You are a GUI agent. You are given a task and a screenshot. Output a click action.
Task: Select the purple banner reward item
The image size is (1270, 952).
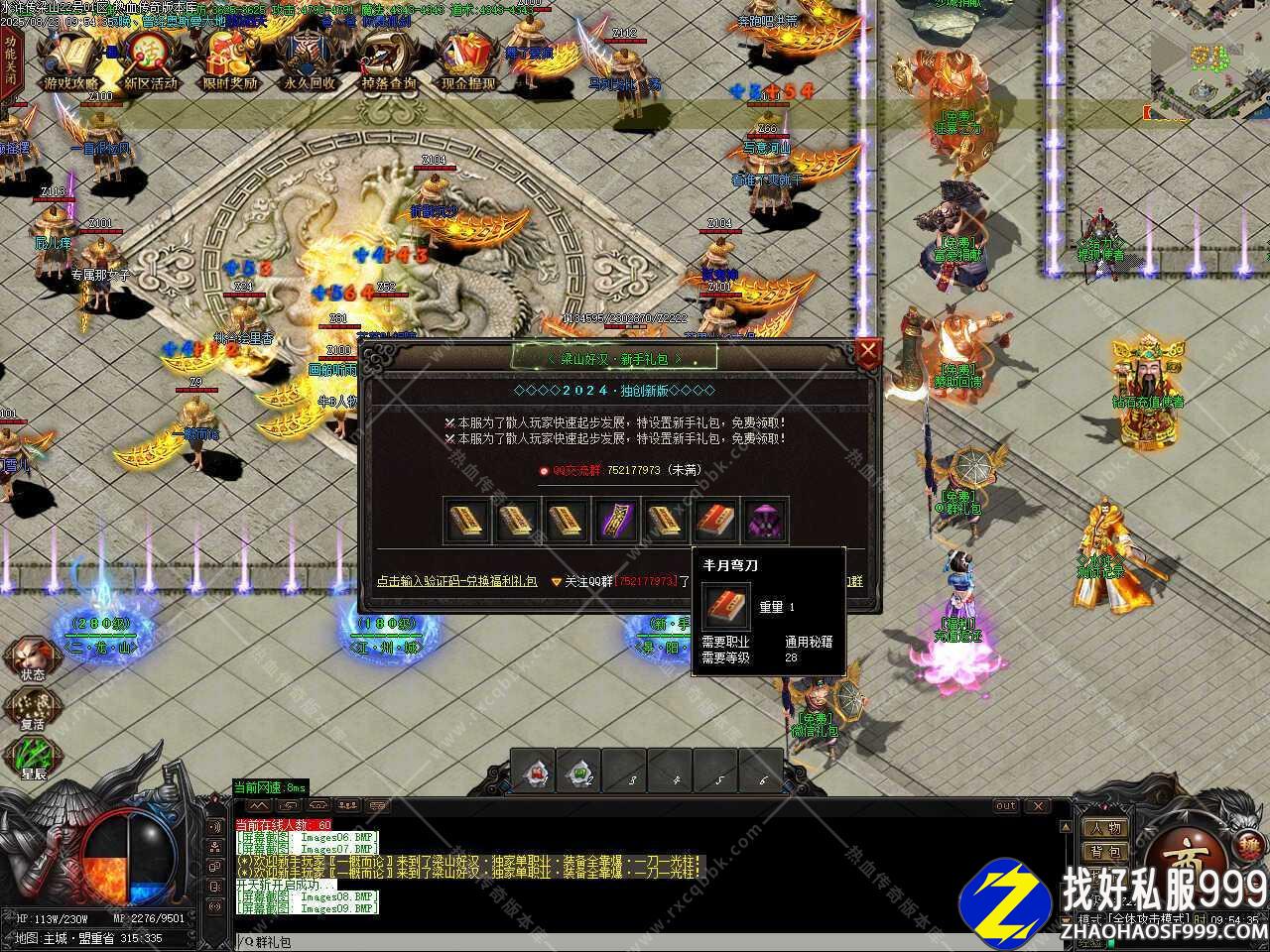pos(615,521)
